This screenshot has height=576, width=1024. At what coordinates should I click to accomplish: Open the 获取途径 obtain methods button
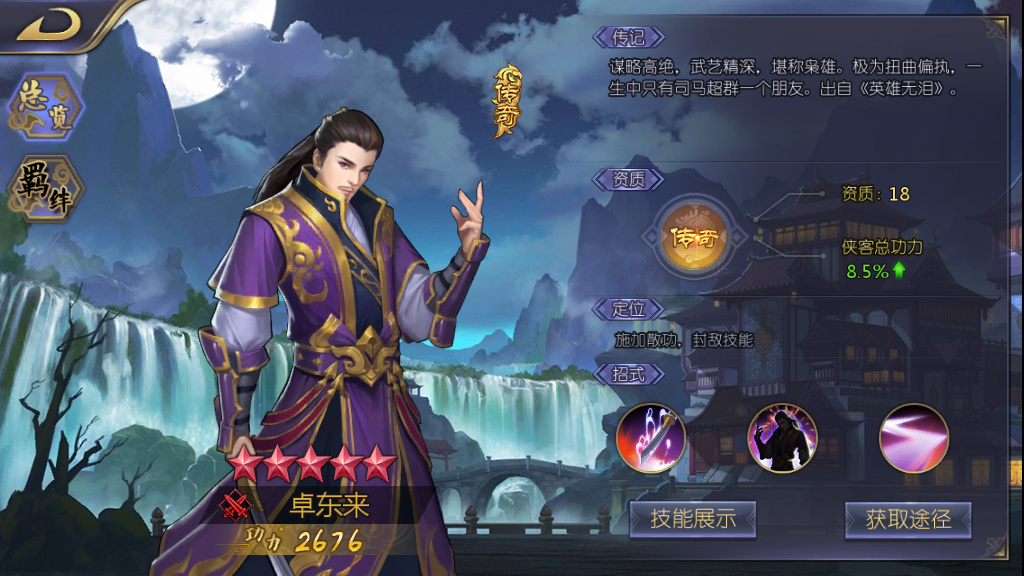point(908,518)
